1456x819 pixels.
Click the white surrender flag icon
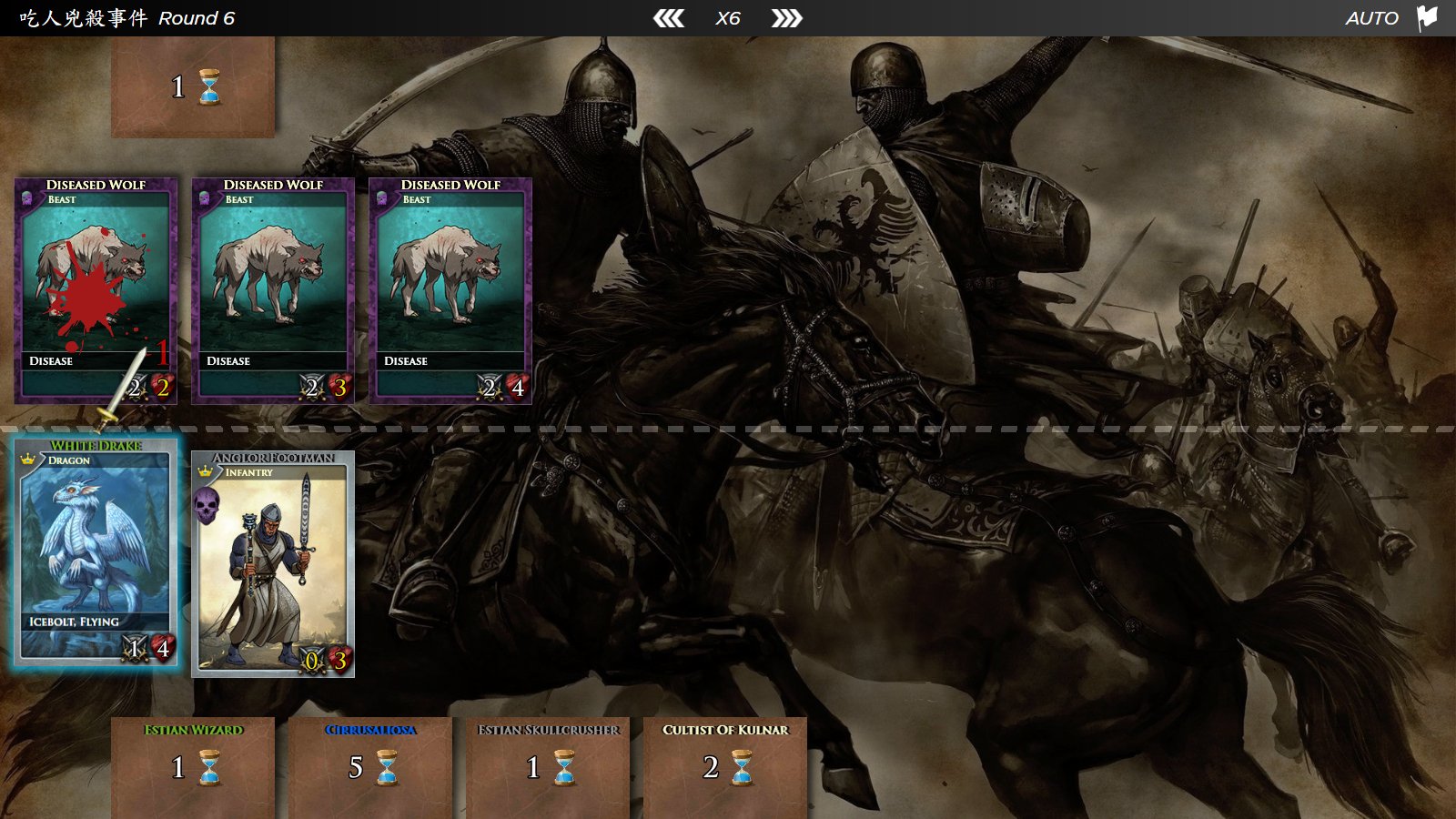coord(1427,17)
